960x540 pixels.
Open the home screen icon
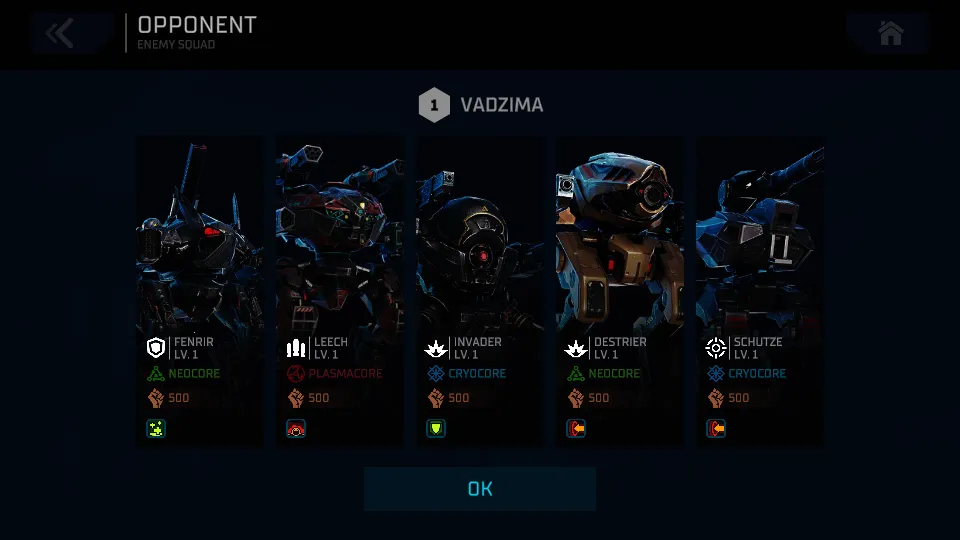[x=890, y=33]
